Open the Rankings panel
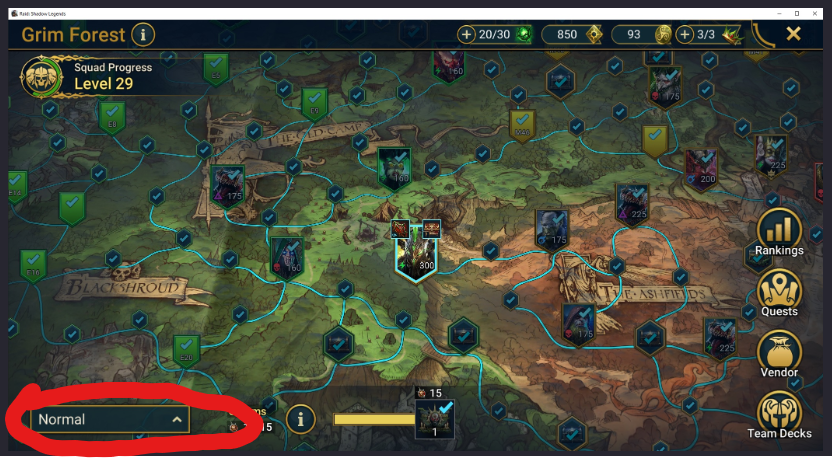832x458 pixels. click(x=779, y=232)
